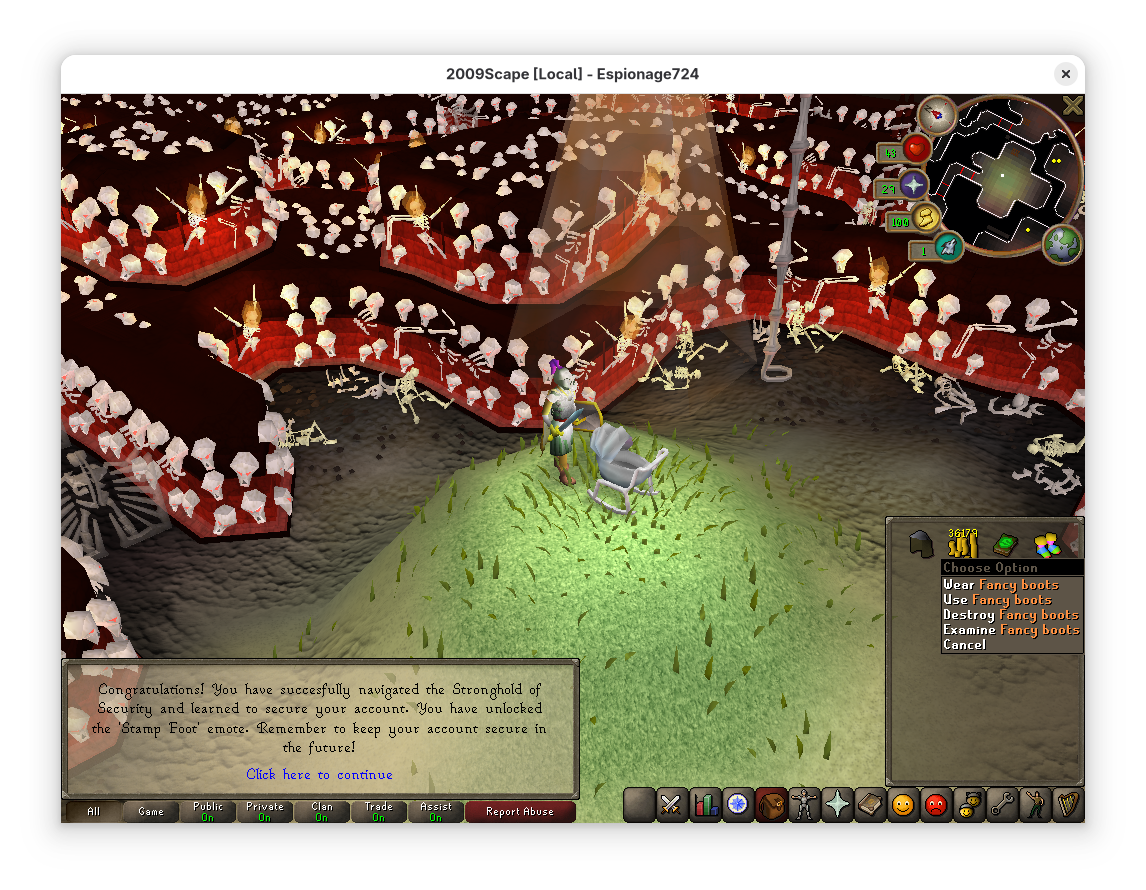This screenshot has height=890, width=1146.
Task: Open the wrench options tab
Action: coord(1001,804)
